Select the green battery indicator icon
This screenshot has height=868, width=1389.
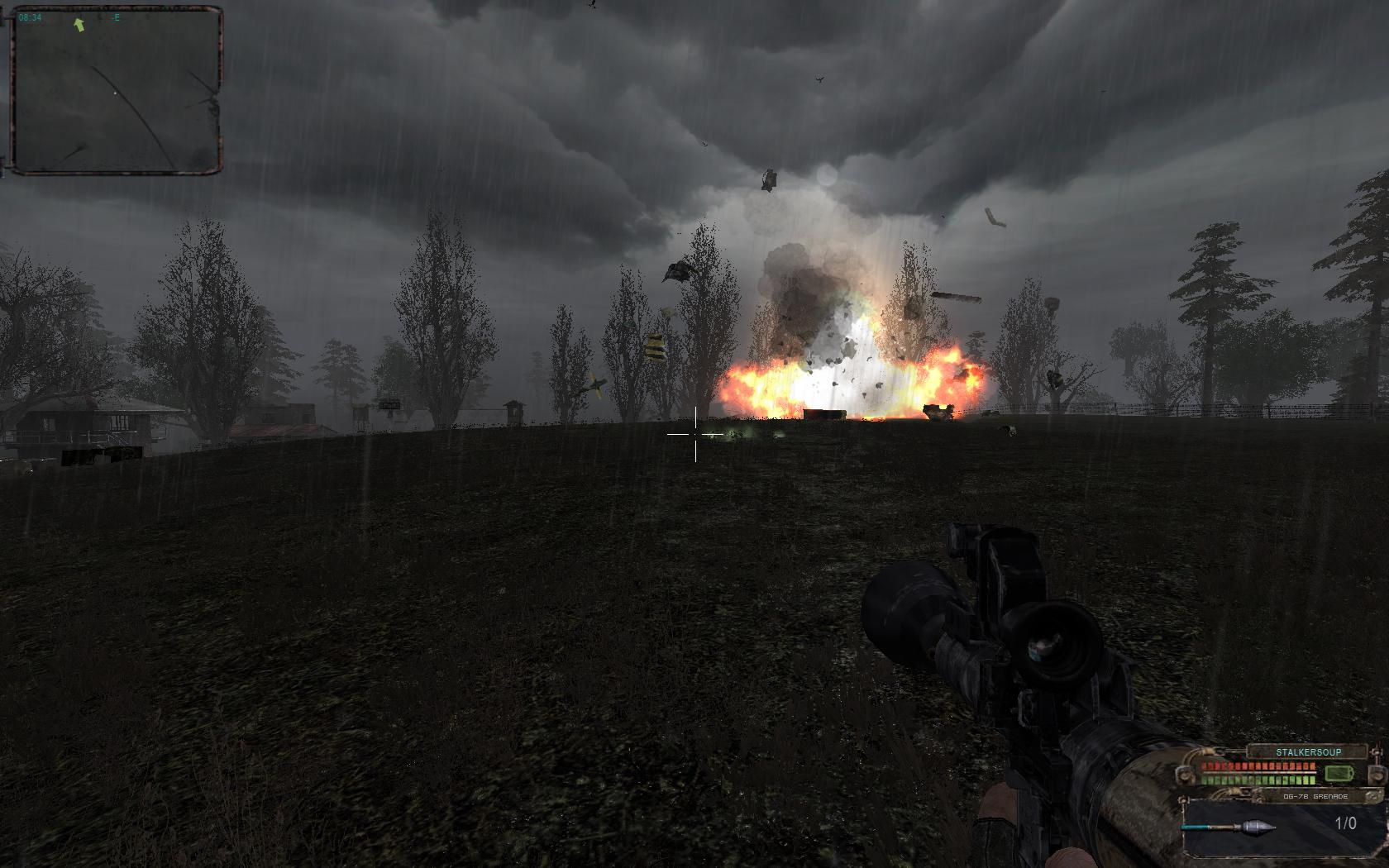click(1338, 774)
